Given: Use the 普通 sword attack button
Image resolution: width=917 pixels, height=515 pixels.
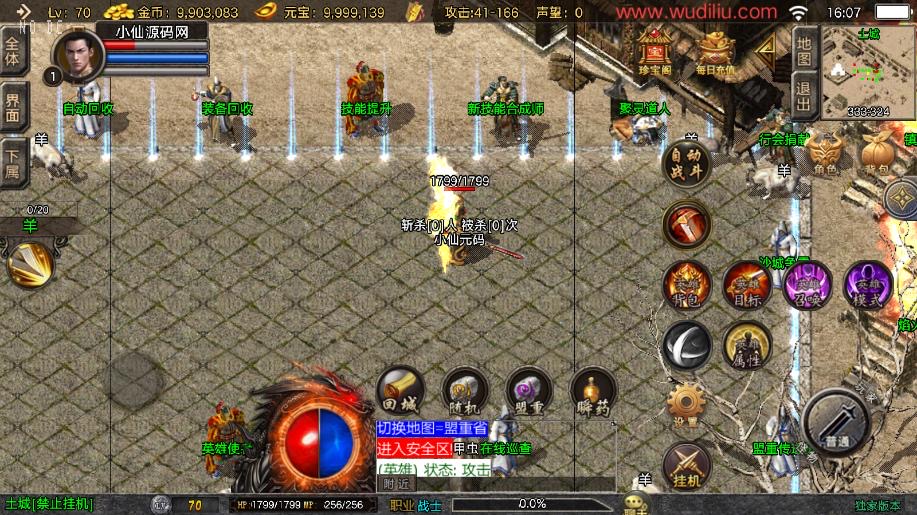Looking at the screenshot, I should [x=837, y=423].
